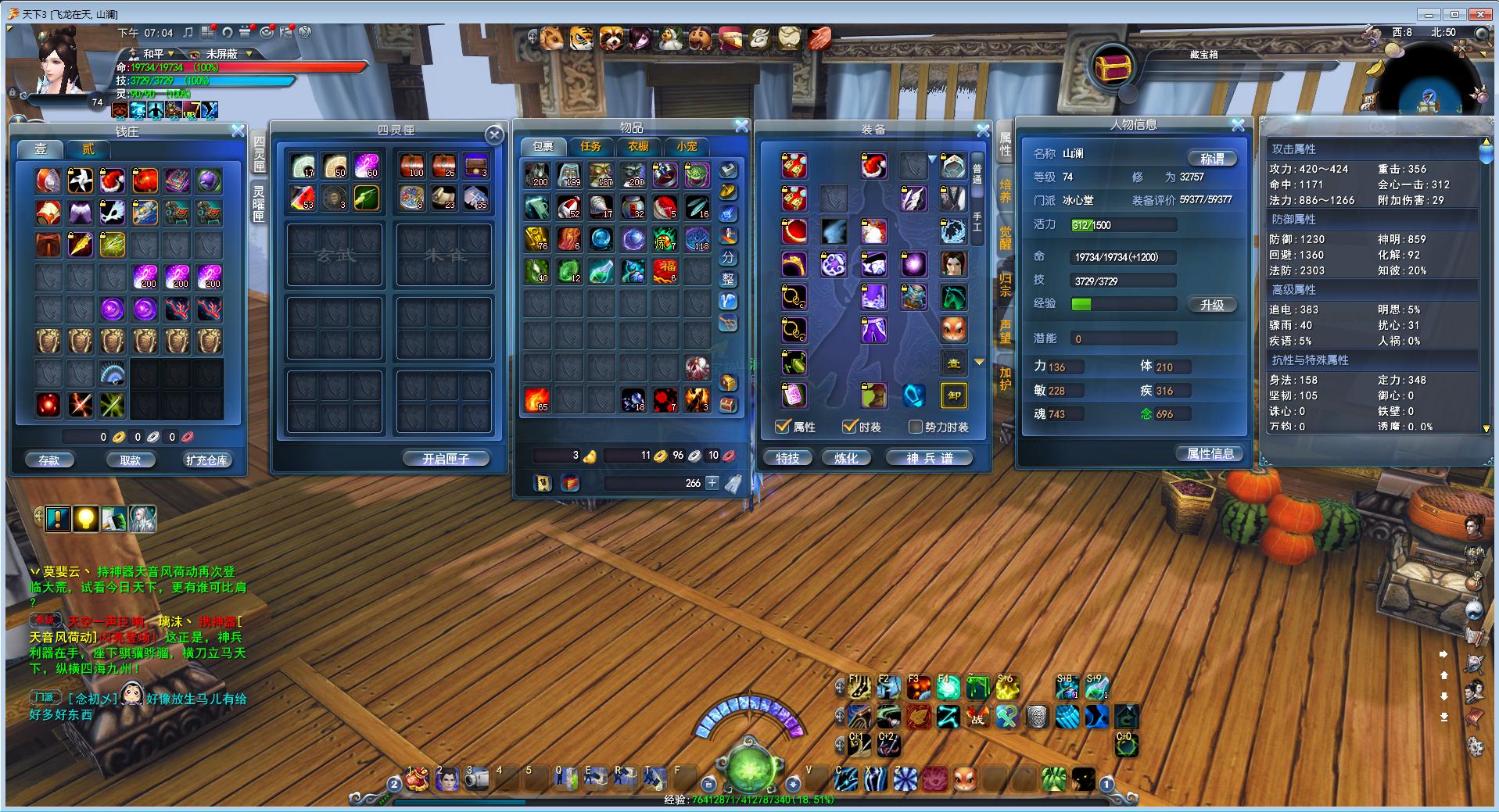Toggle the 属性信息 attribute panel
This screenshot has height=812, width=1499.
1210,453
